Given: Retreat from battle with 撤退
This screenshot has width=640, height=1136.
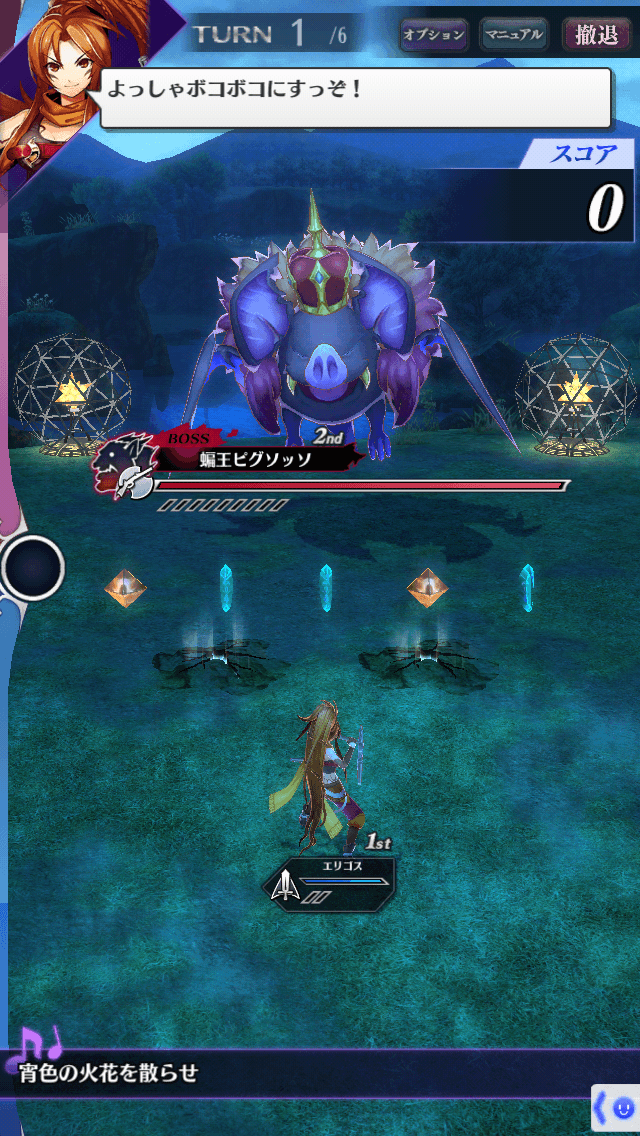Looking at the screenshot, I should point(597,35).
